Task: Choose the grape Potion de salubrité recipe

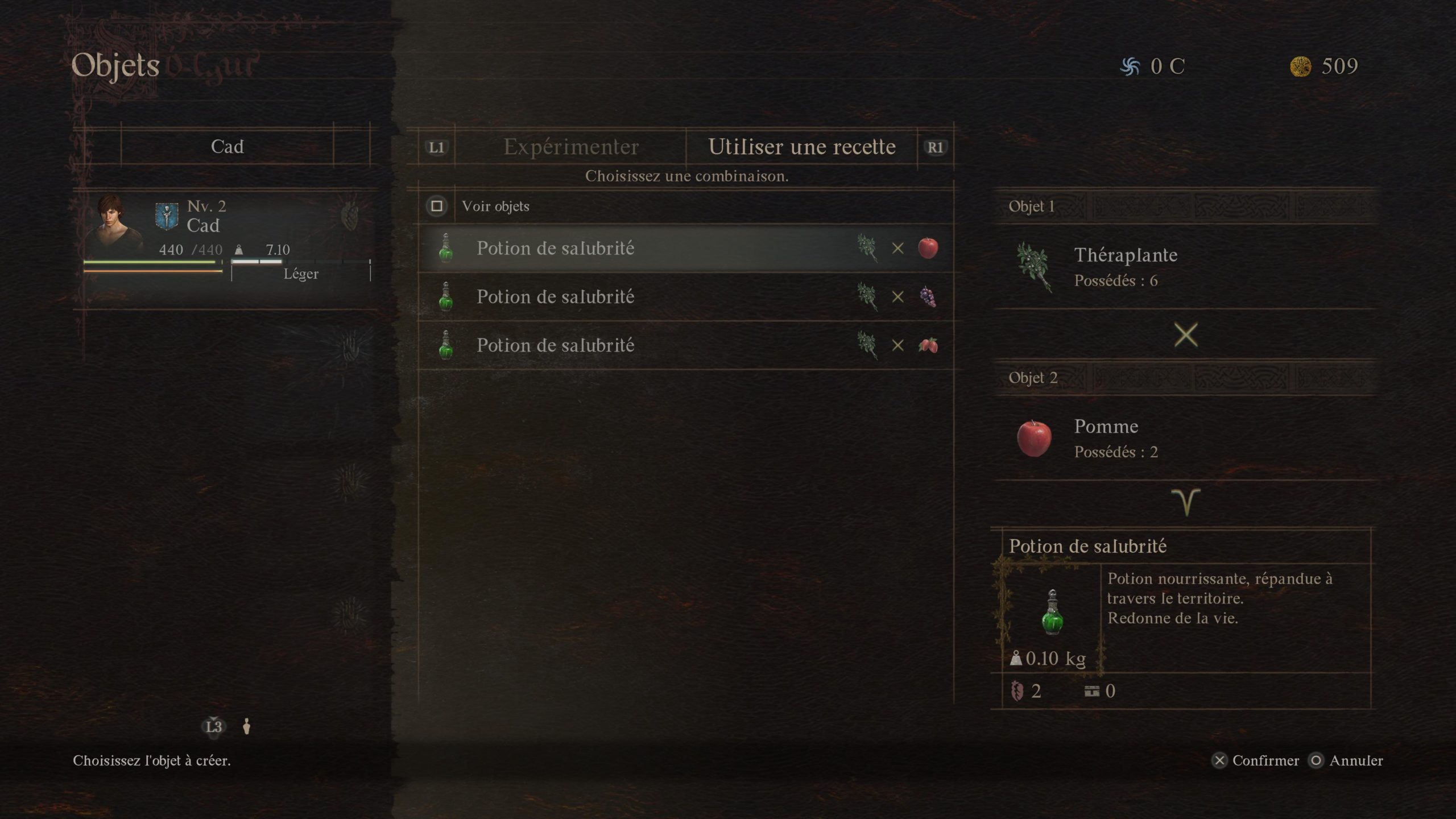Action: [x=685, y=297]
